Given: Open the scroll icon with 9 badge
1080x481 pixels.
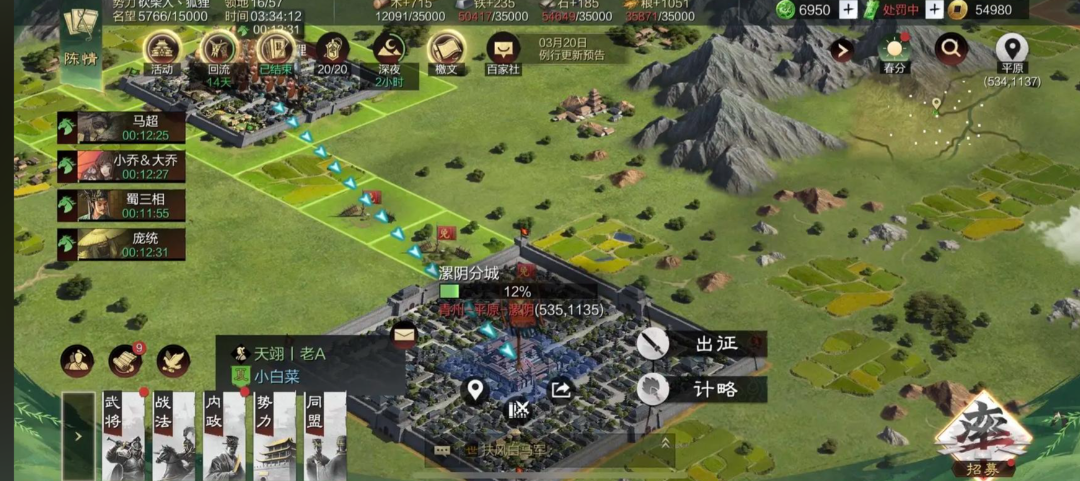Looking at the screenshot, I should click(126, 360).
